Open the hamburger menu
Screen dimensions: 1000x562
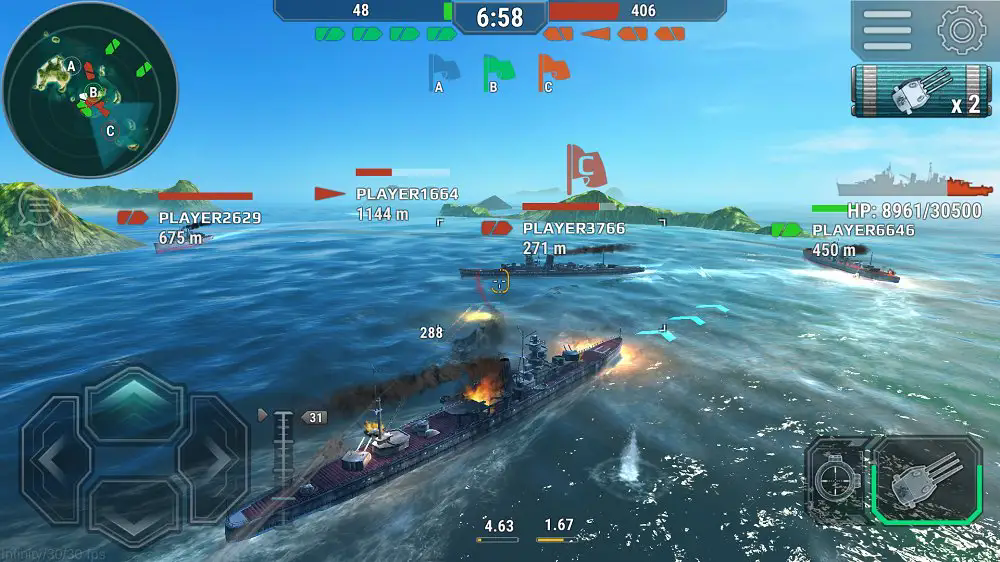click(887, 30)
